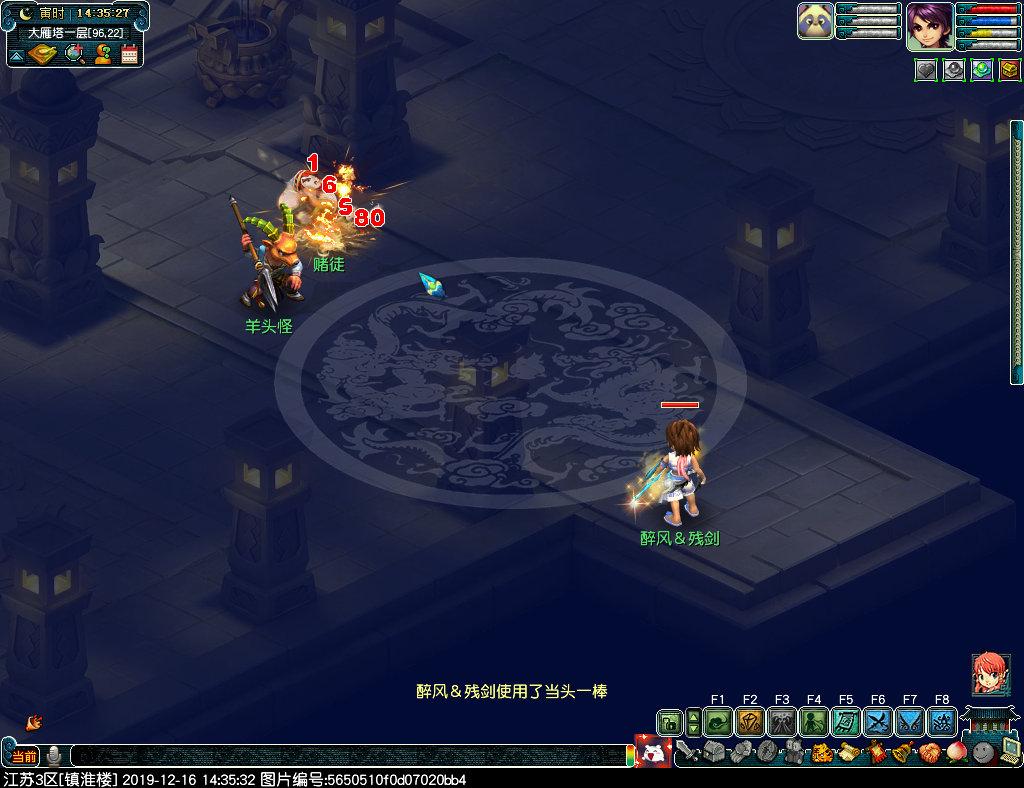Open the world map globe with magnifier
This screenshot has height=788, width=1024.
click(x=74, y=54)
